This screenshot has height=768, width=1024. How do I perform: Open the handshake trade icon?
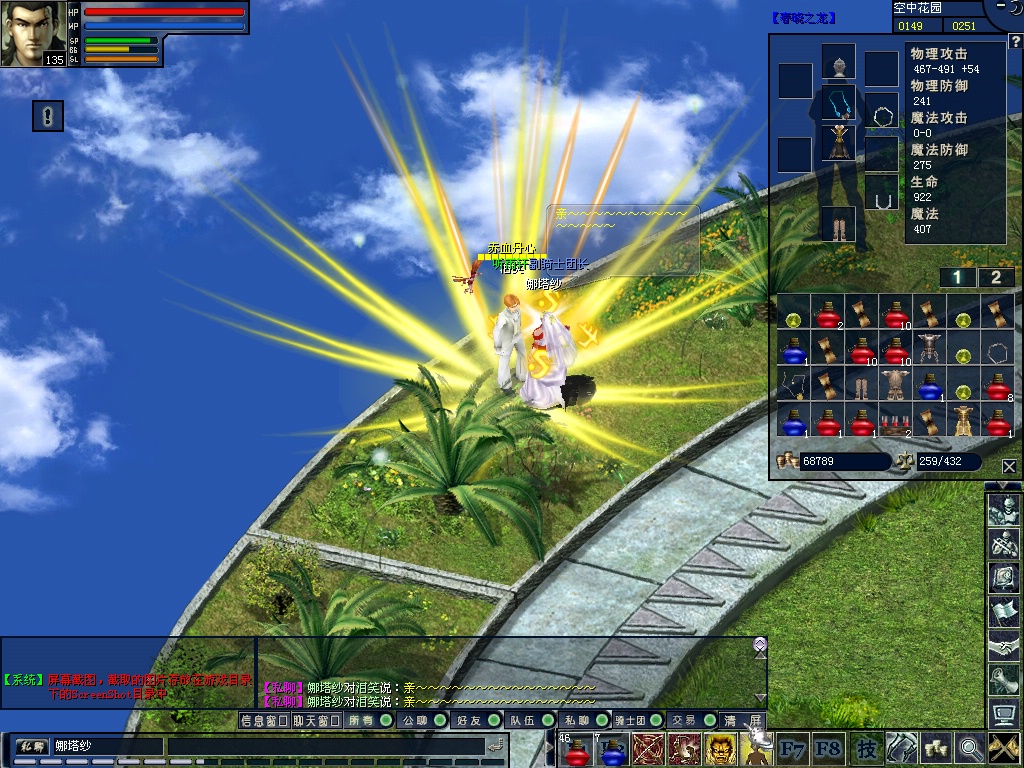[x=1003, y=646]
